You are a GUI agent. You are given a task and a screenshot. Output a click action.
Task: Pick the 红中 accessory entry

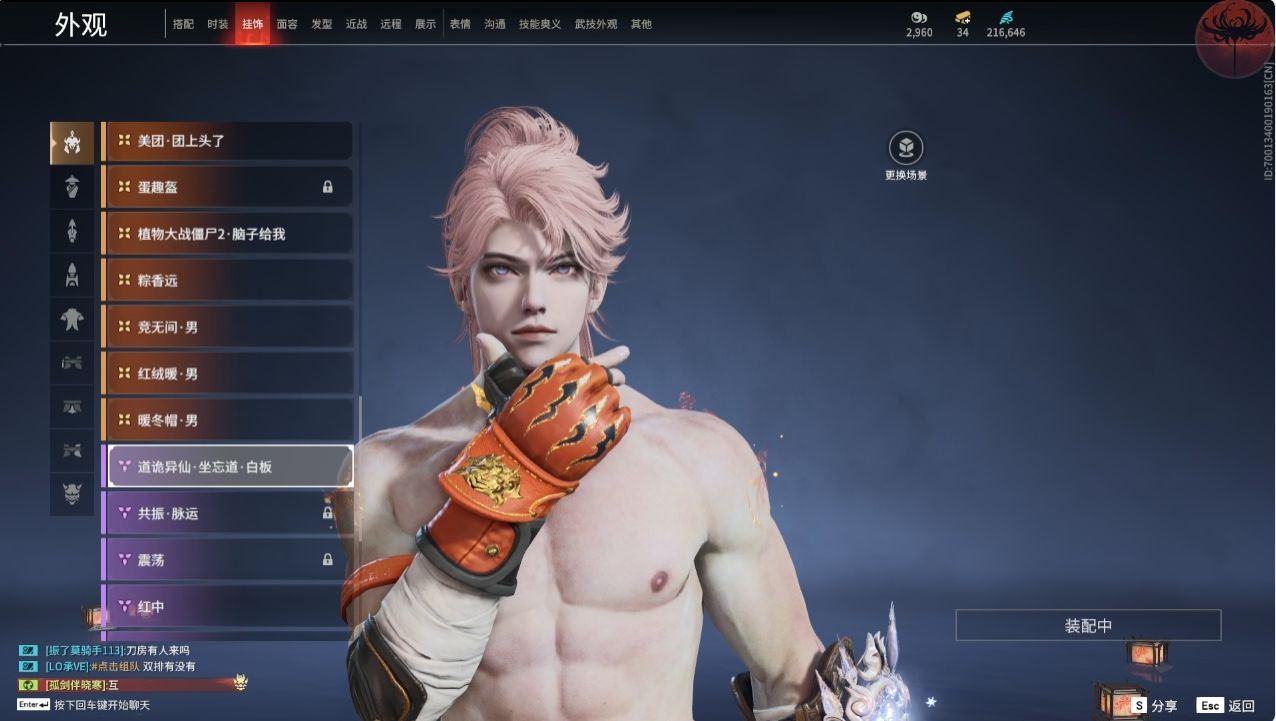pyautogui.click(x=227, y=606)
